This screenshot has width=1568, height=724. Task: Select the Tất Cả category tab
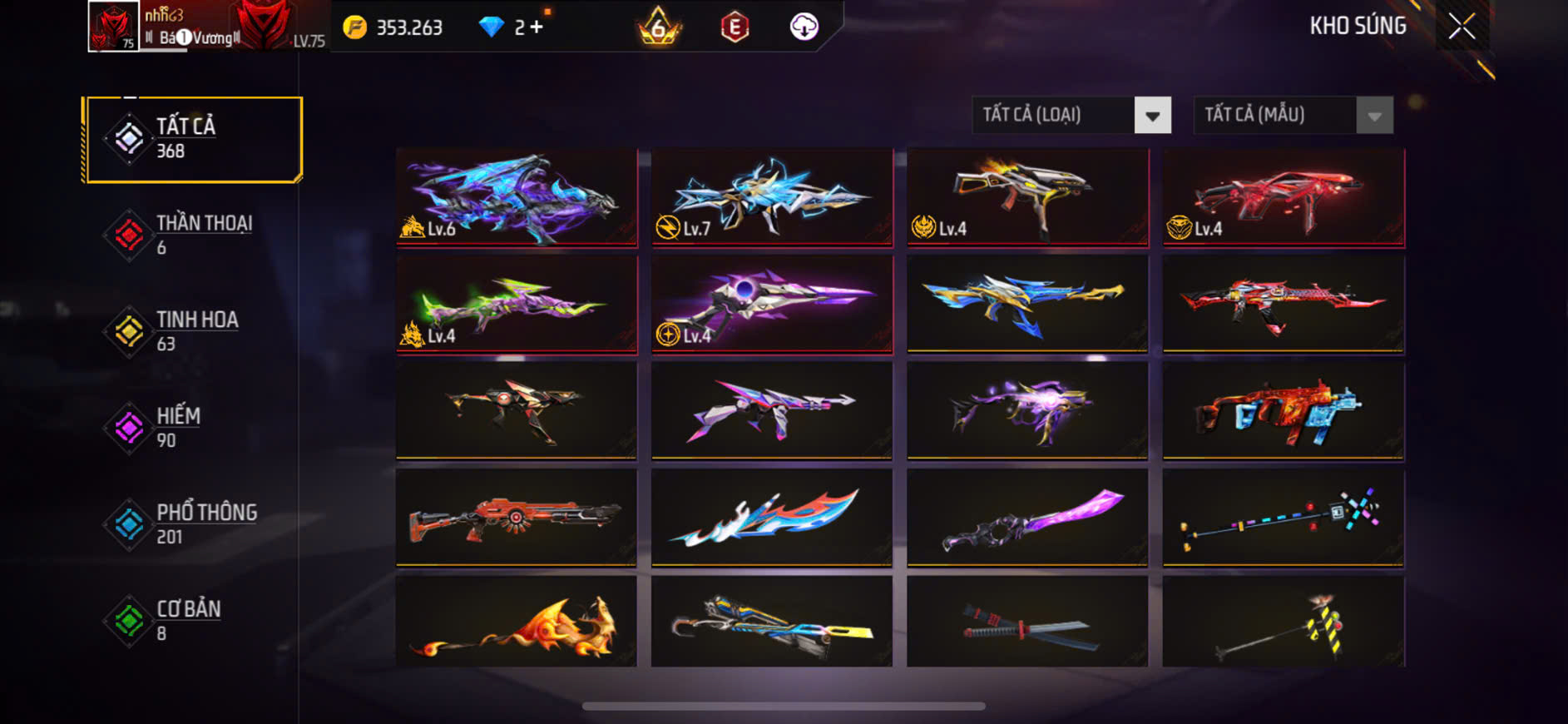pyautogui.click(x=193, y=139)
